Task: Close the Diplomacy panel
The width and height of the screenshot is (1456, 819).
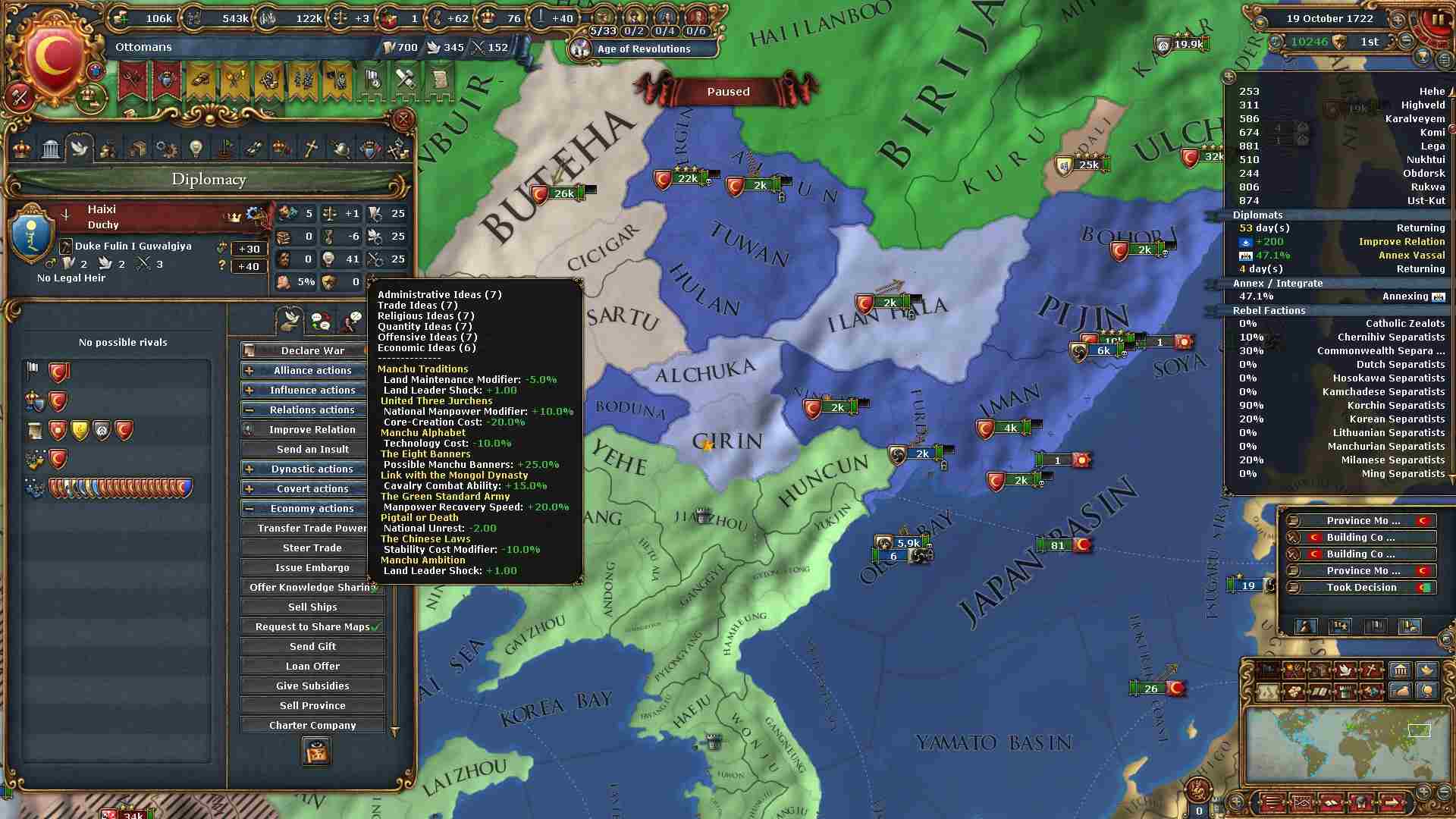Action: (403, 119)
